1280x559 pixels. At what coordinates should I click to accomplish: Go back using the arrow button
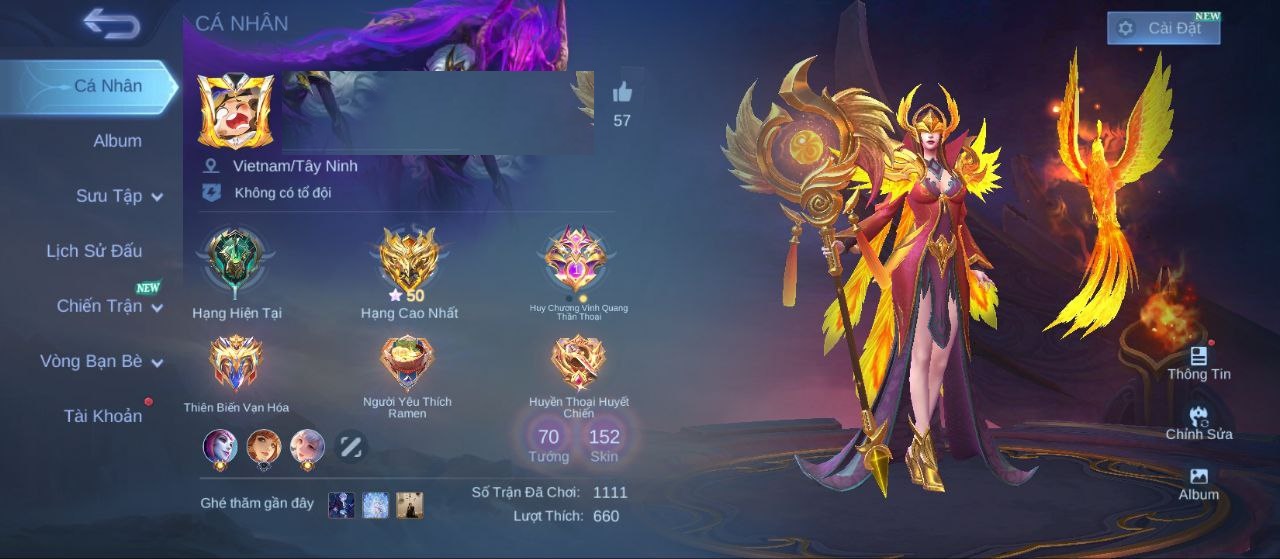111,23
